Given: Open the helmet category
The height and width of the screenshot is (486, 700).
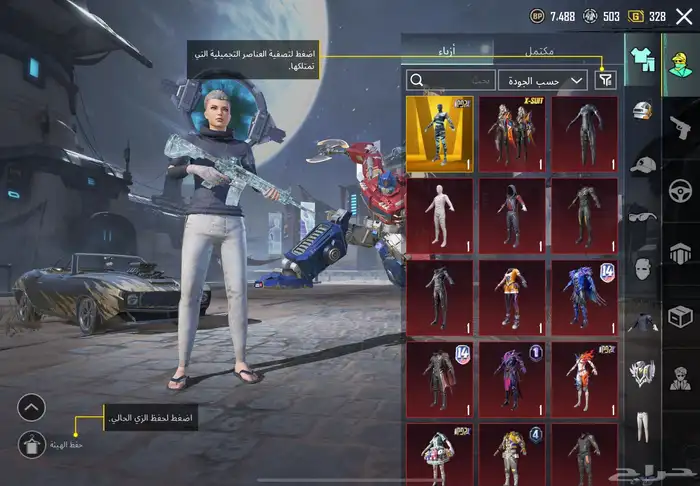Looking at the screenshot, I should point(642,109).
